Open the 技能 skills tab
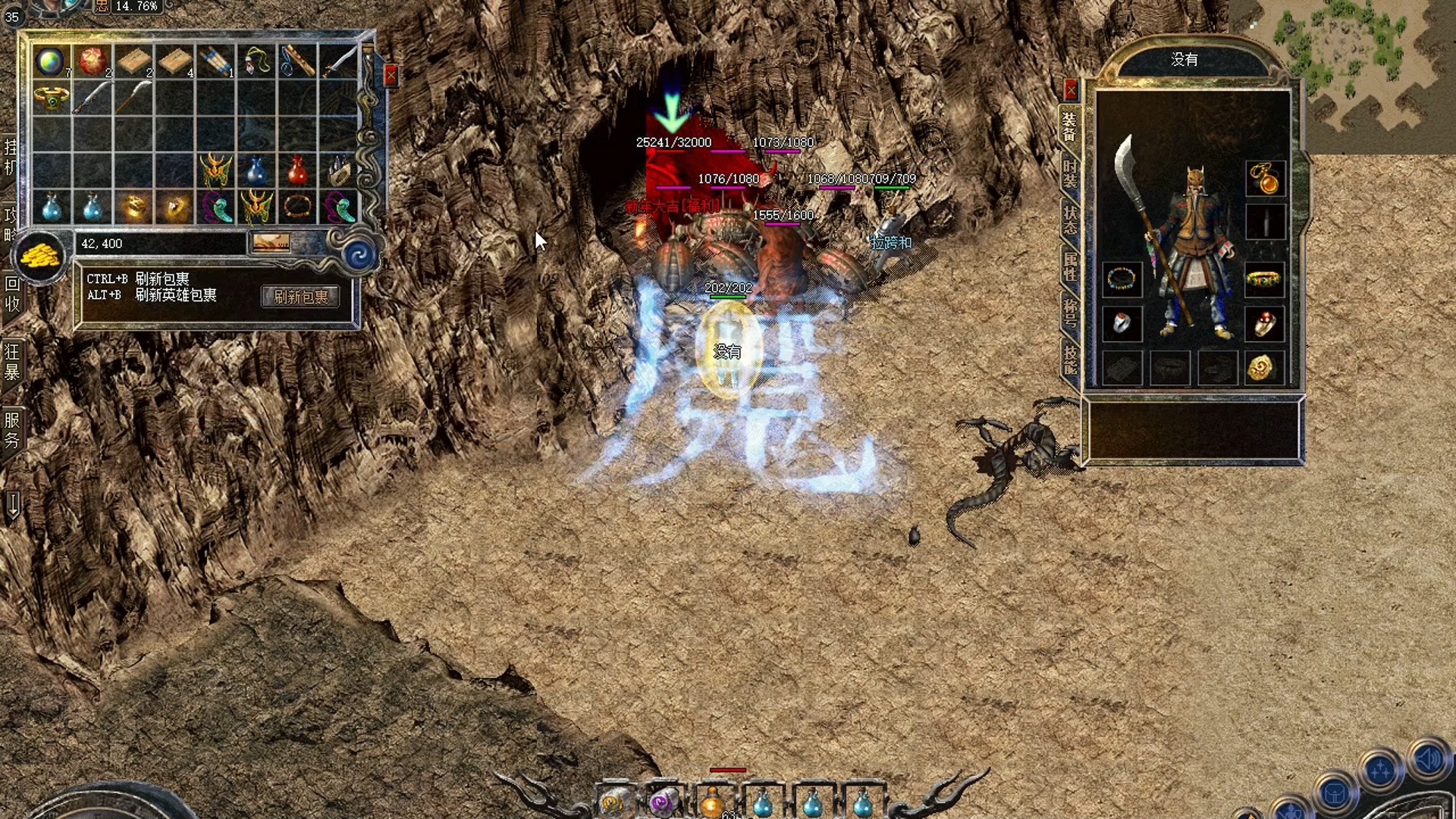Image resolution: width=1456 pixels, height=819 pixels. (1069, 359)
